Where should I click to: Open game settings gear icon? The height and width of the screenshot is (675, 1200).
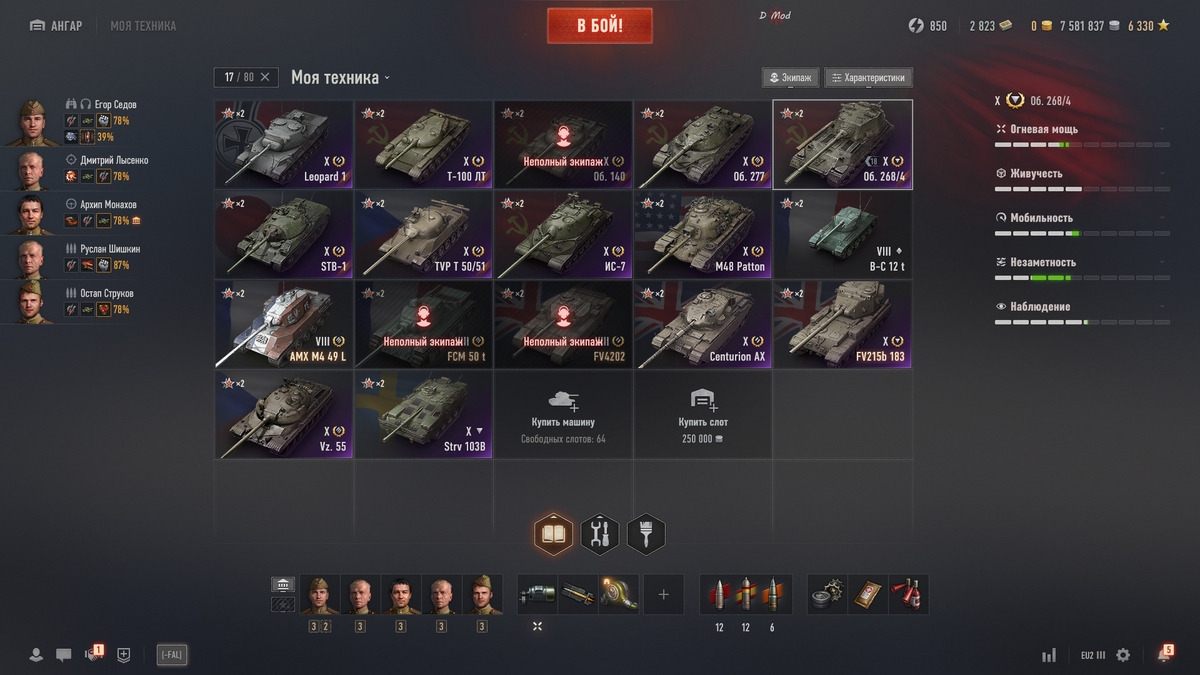pos(1123,655)
